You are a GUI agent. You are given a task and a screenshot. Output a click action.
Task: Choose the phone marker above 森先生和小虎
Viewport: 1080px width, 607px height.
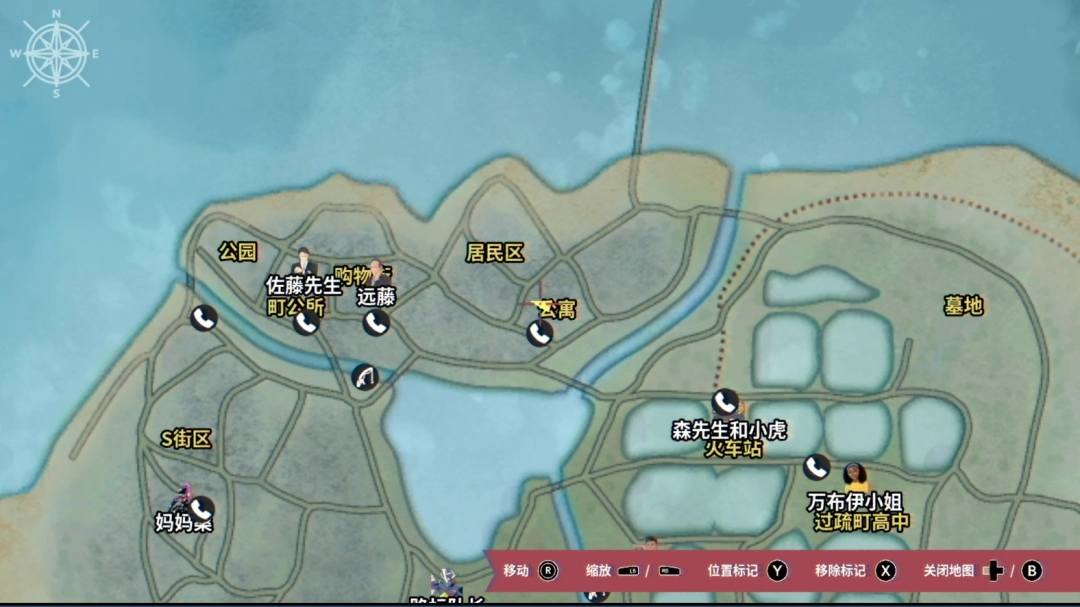tap(726, 403)
